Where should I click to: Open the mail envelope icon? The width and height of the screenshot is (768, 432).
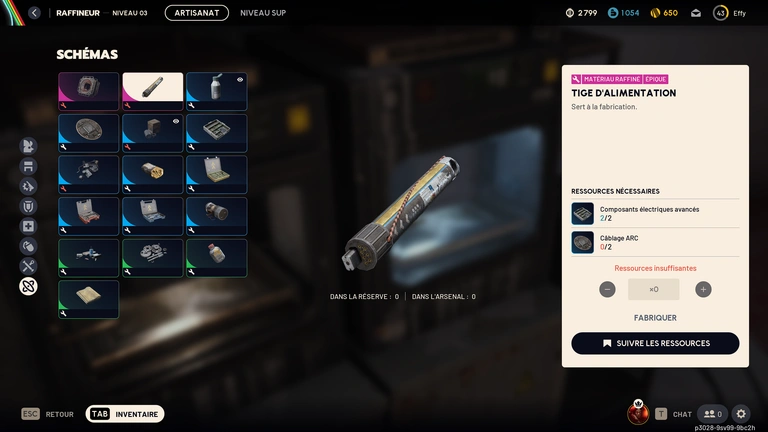coord(694,13)
